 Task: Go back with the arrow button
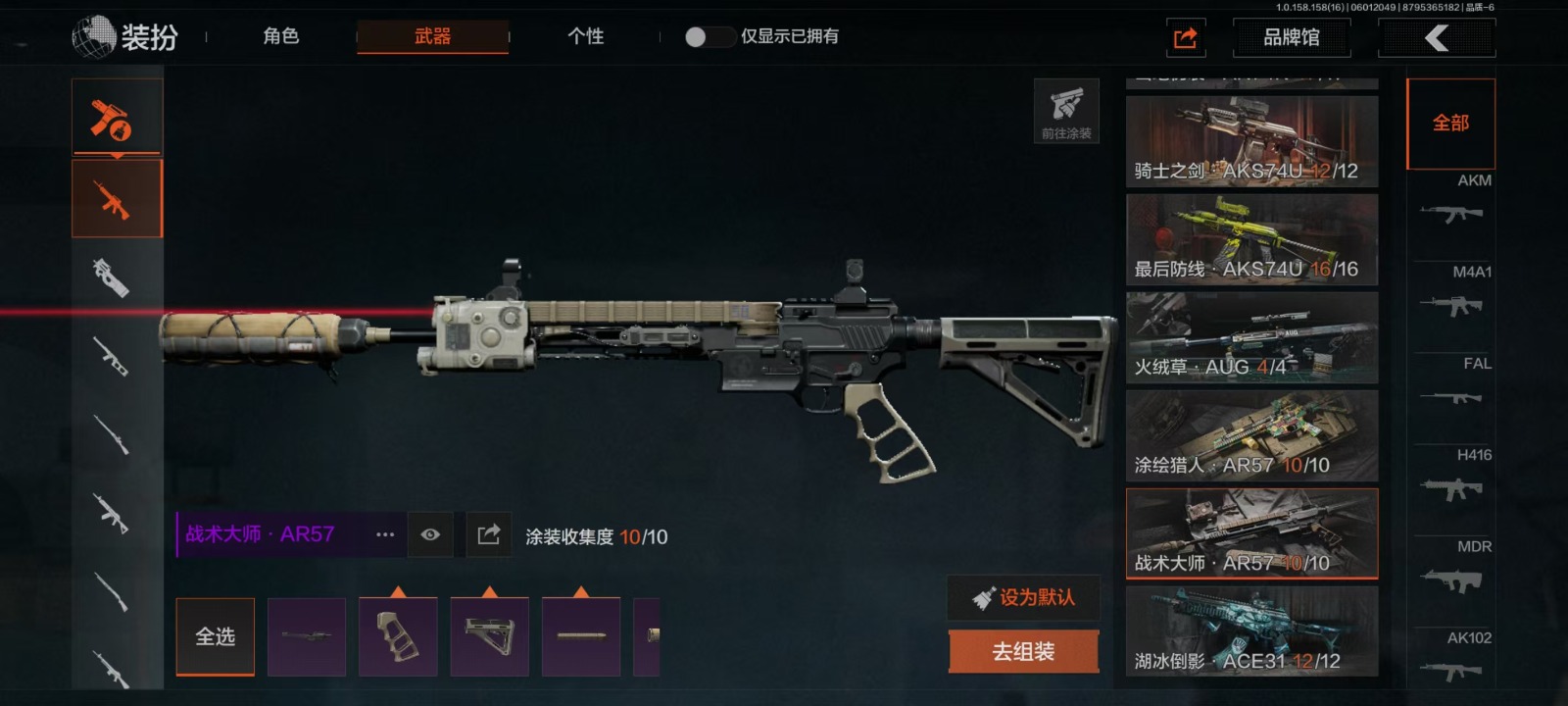point(1437,37)
